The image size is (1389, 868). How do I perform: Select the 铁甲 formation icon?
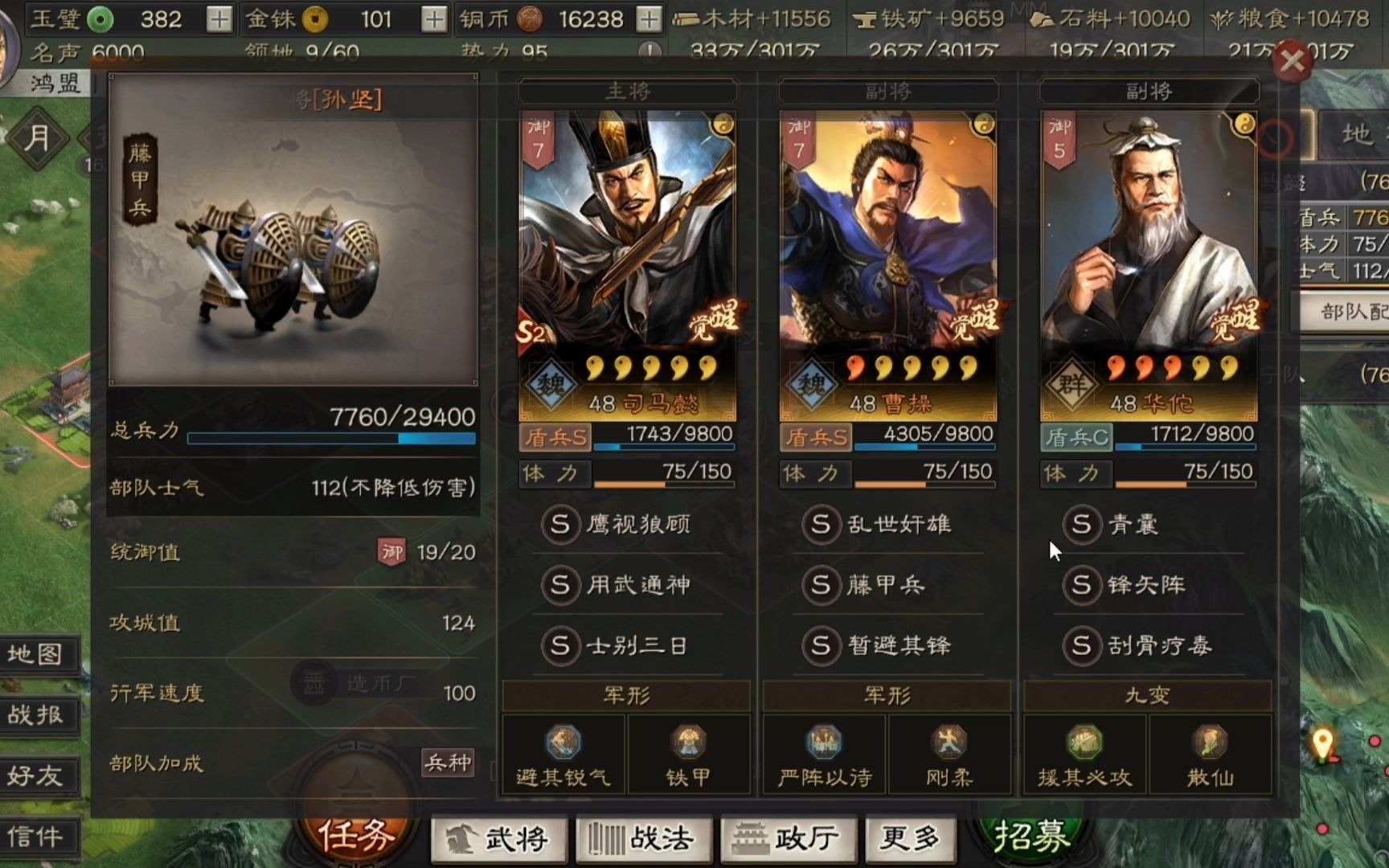coord(690,747)
